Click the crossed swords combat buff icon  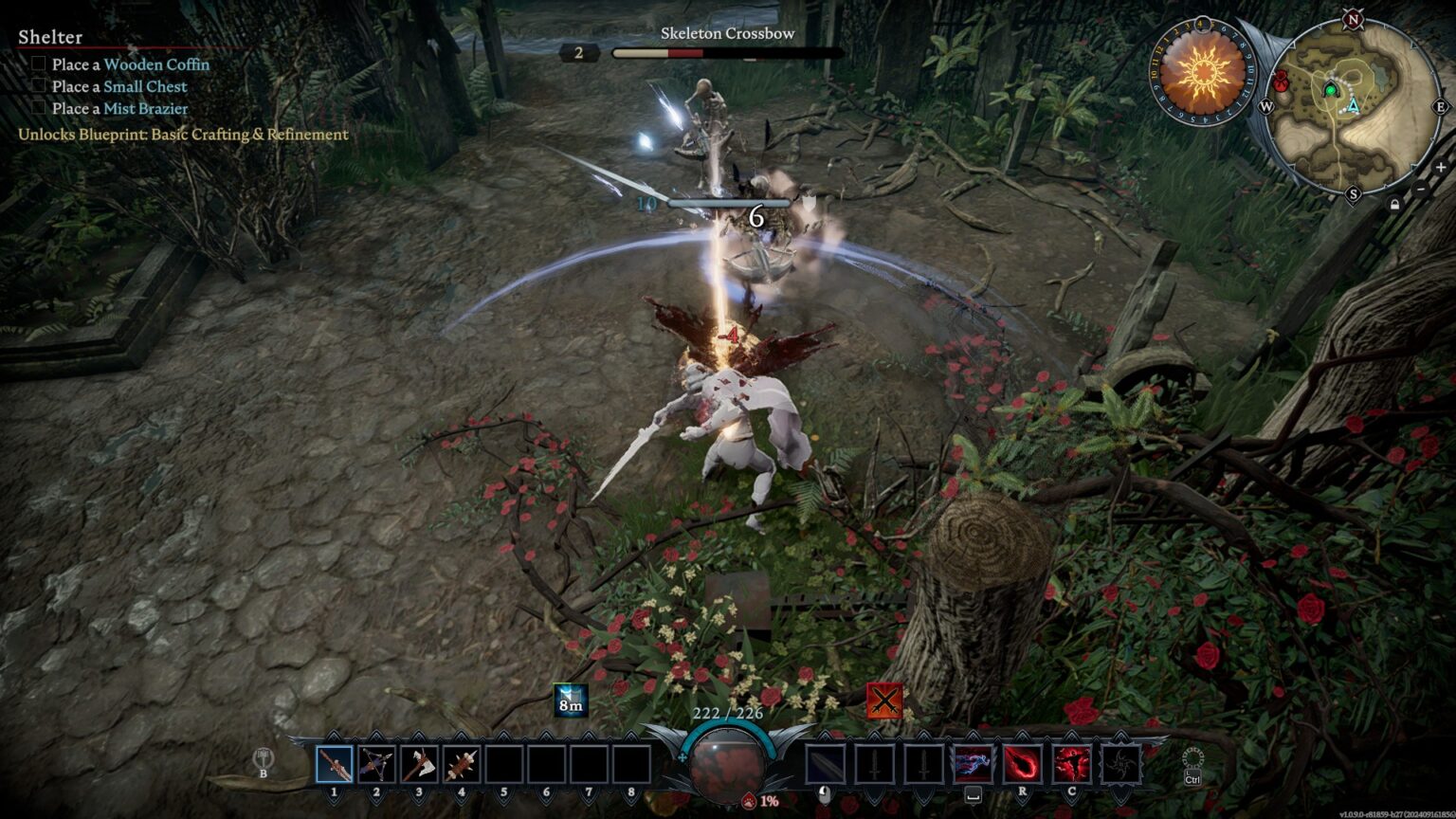click(x=883, y=701)
